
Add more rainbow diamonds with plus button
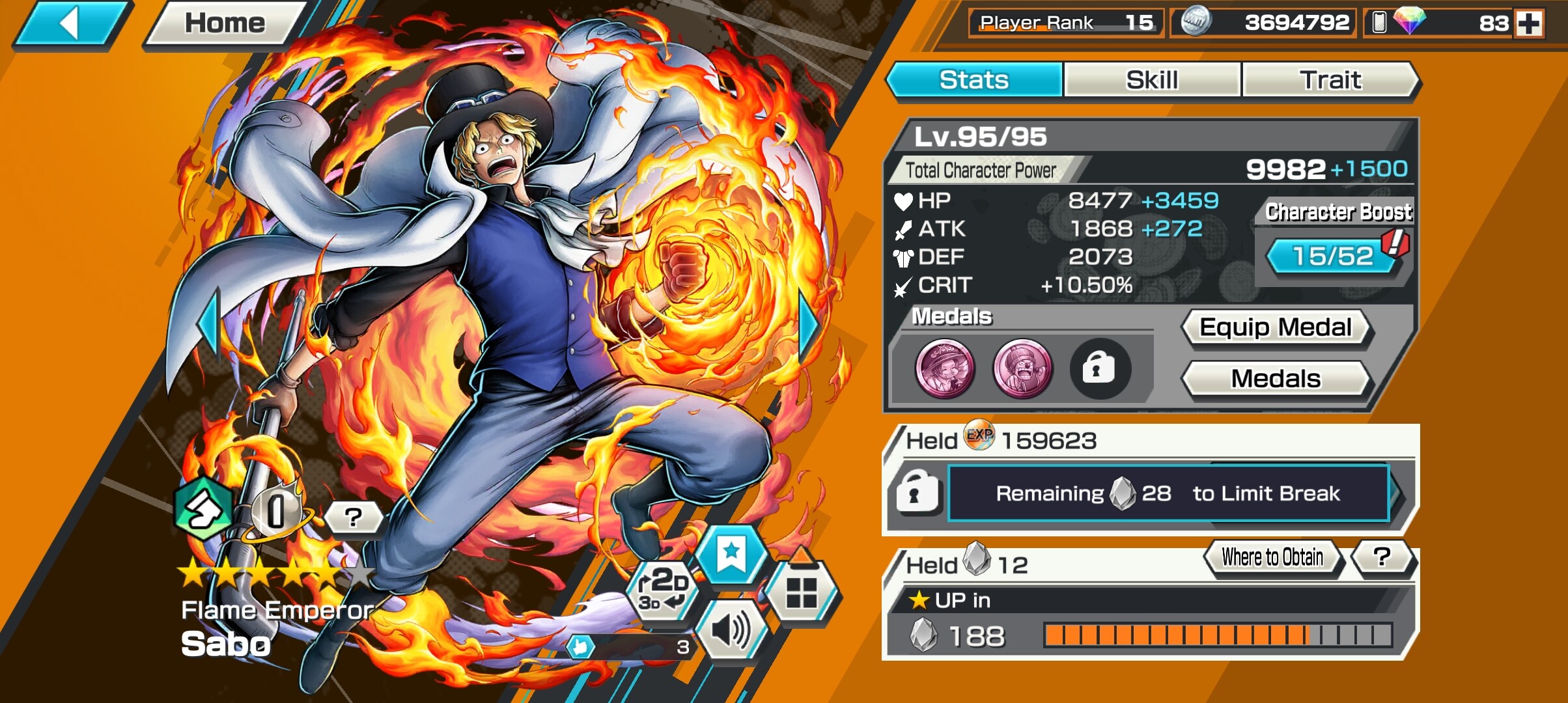[x=1529, y=23]
